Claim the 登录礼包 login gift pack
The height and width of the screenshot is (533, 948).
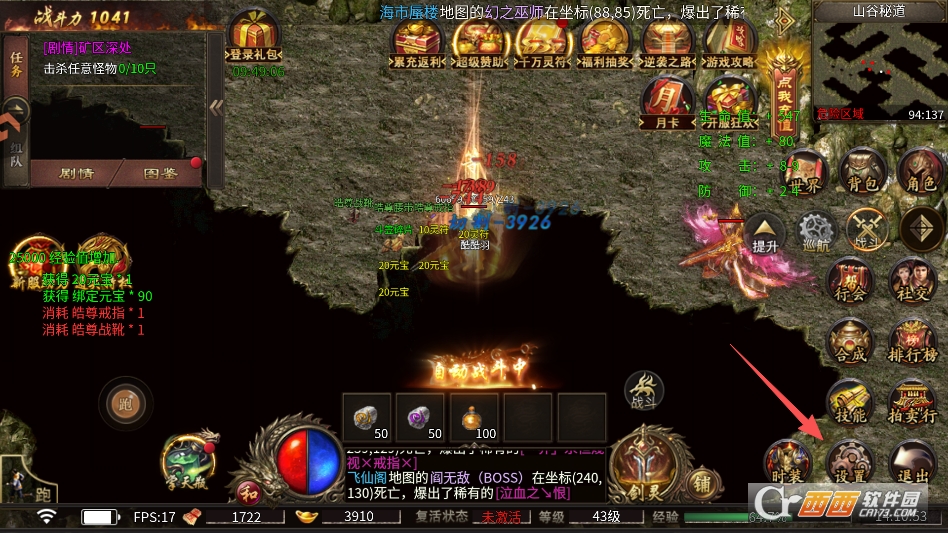click(x=256, y=38)
